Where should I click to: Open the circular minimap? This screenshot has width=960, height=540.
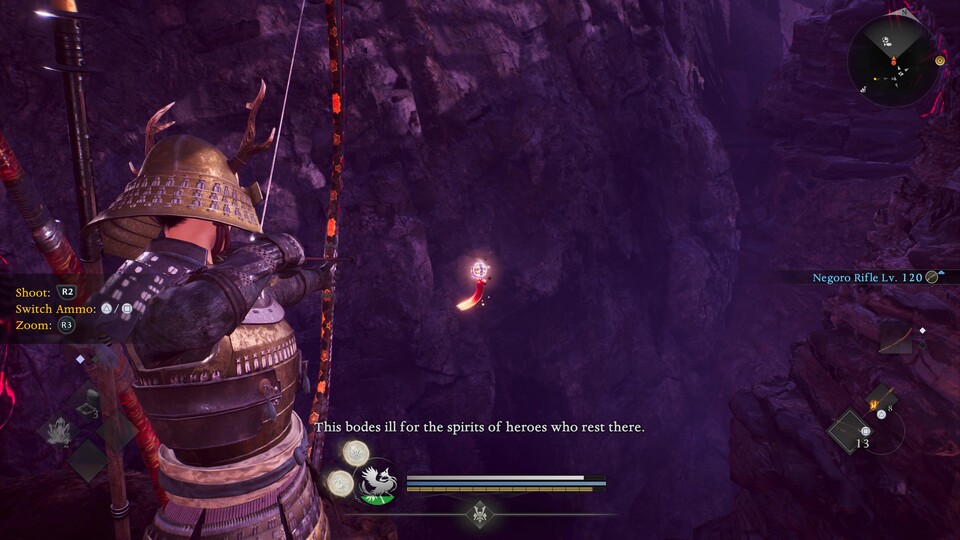coord(893,60)
